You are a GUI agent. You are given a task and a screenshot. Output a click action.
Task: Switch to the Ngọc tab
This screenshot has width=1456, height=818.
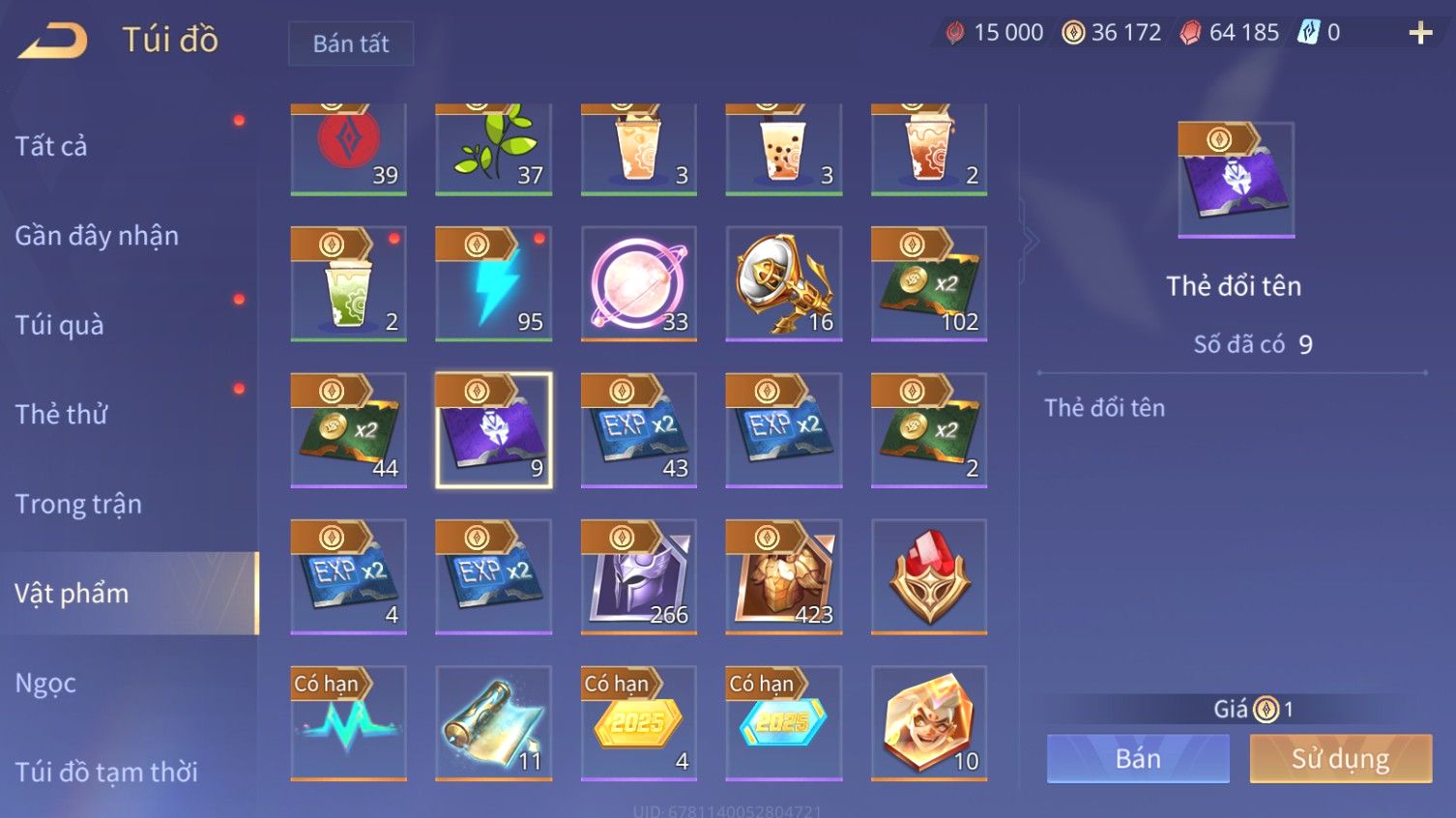pyautogui.click(x=45, y=683)
